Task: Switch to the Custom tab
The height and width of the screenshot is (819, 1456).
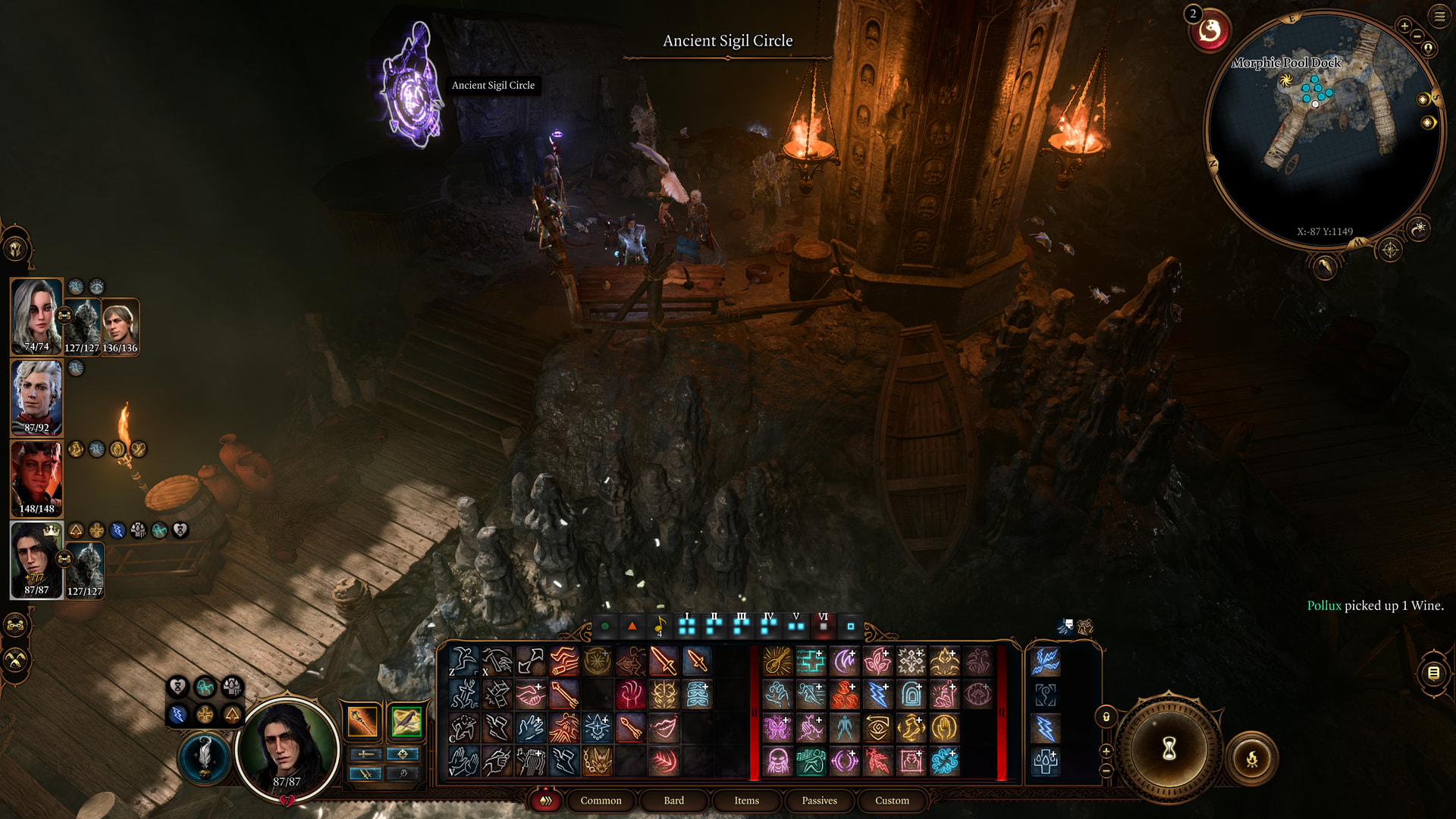Action: click(892, 800)
